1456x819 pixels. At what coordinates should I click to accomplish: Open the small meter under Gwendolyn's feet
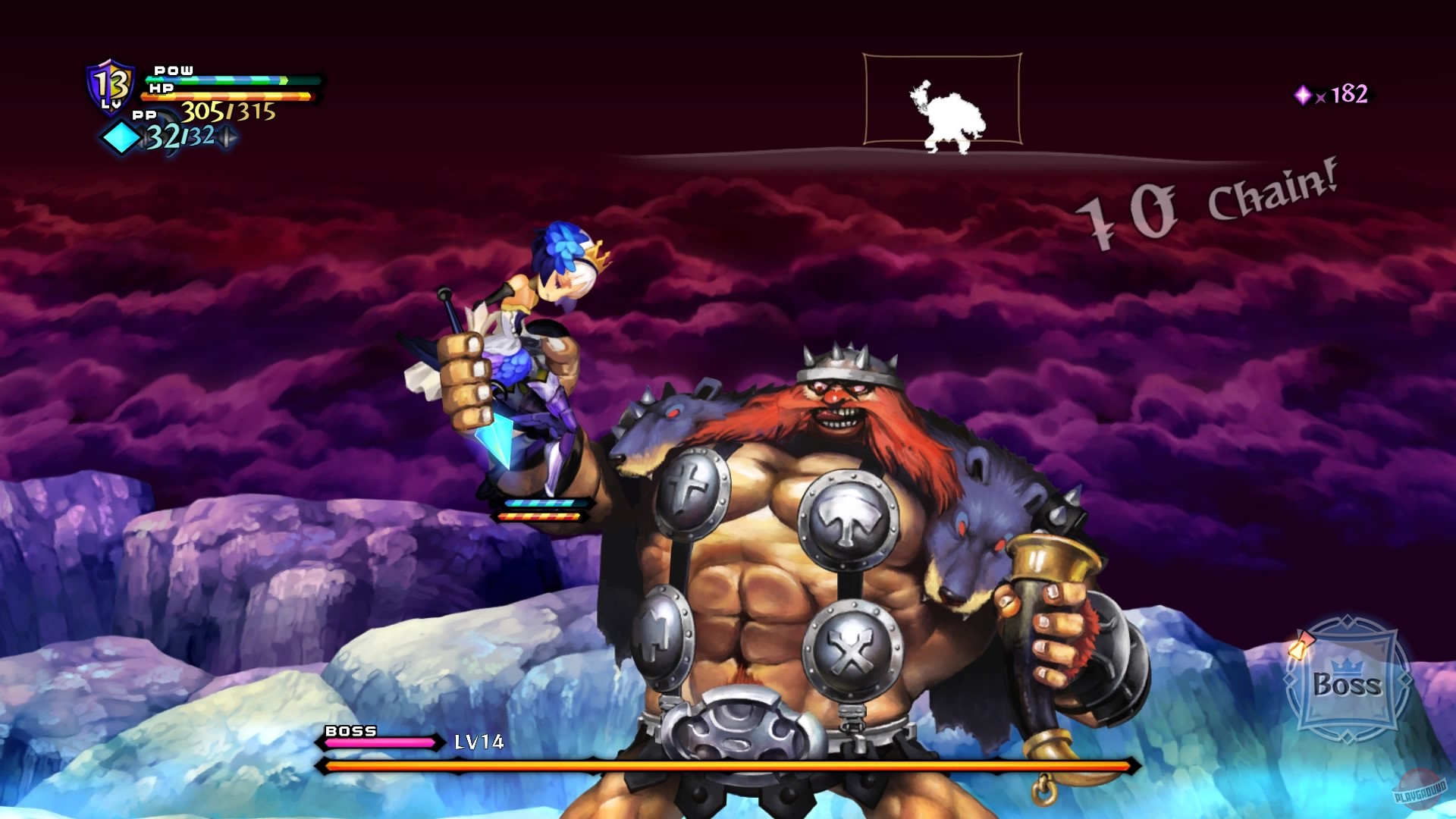(543, 510)
